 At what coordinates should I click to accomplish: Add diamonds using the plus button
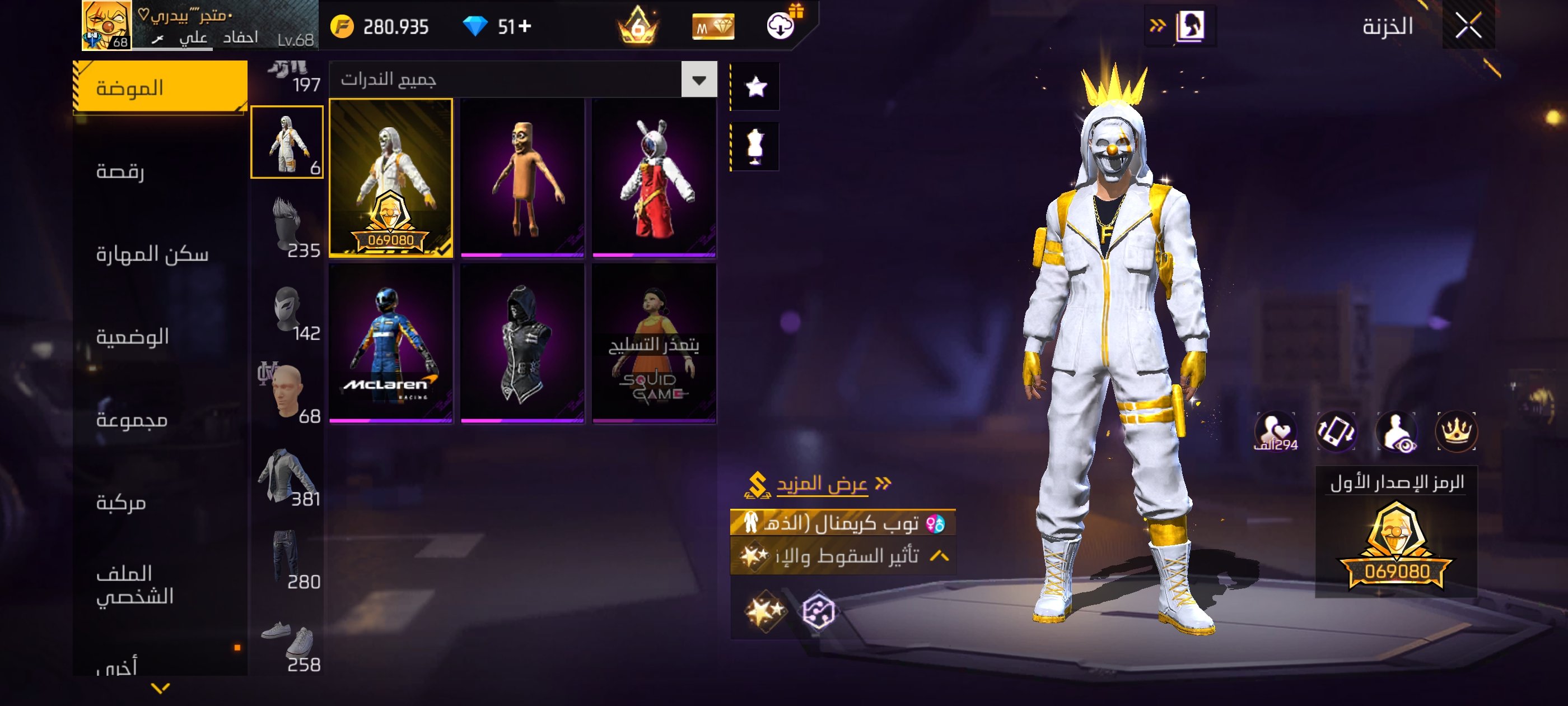point(525,26)
